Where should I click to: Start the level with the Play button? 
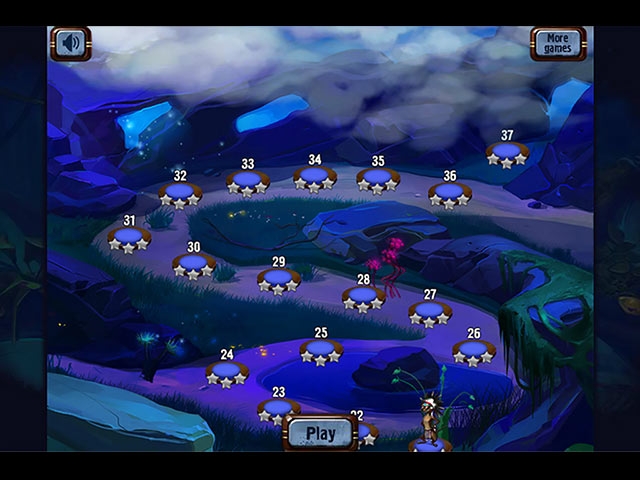click(x=320, y=433)
